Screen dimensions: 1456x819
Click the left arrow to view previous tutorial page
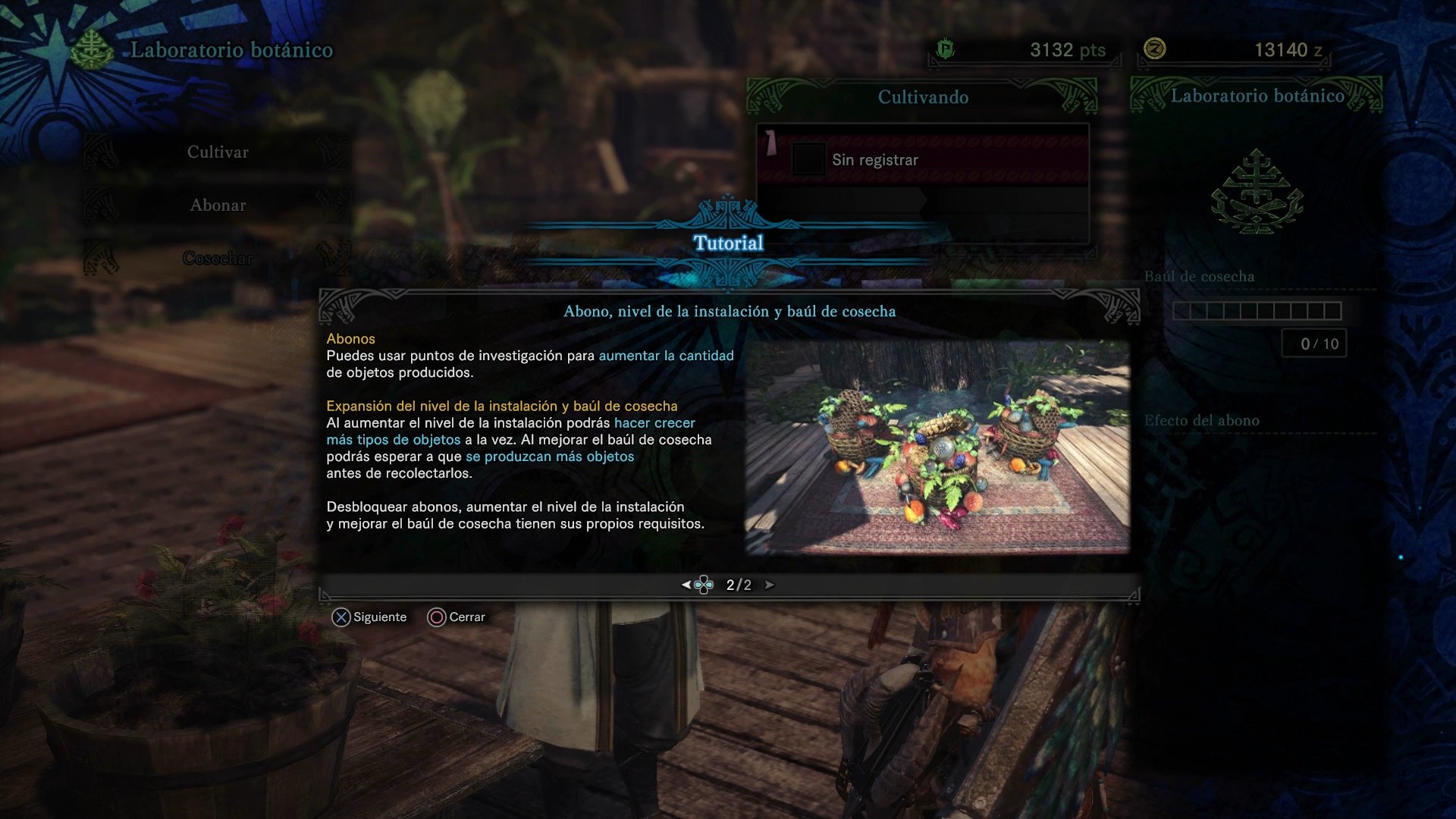(x=686, y=585)
